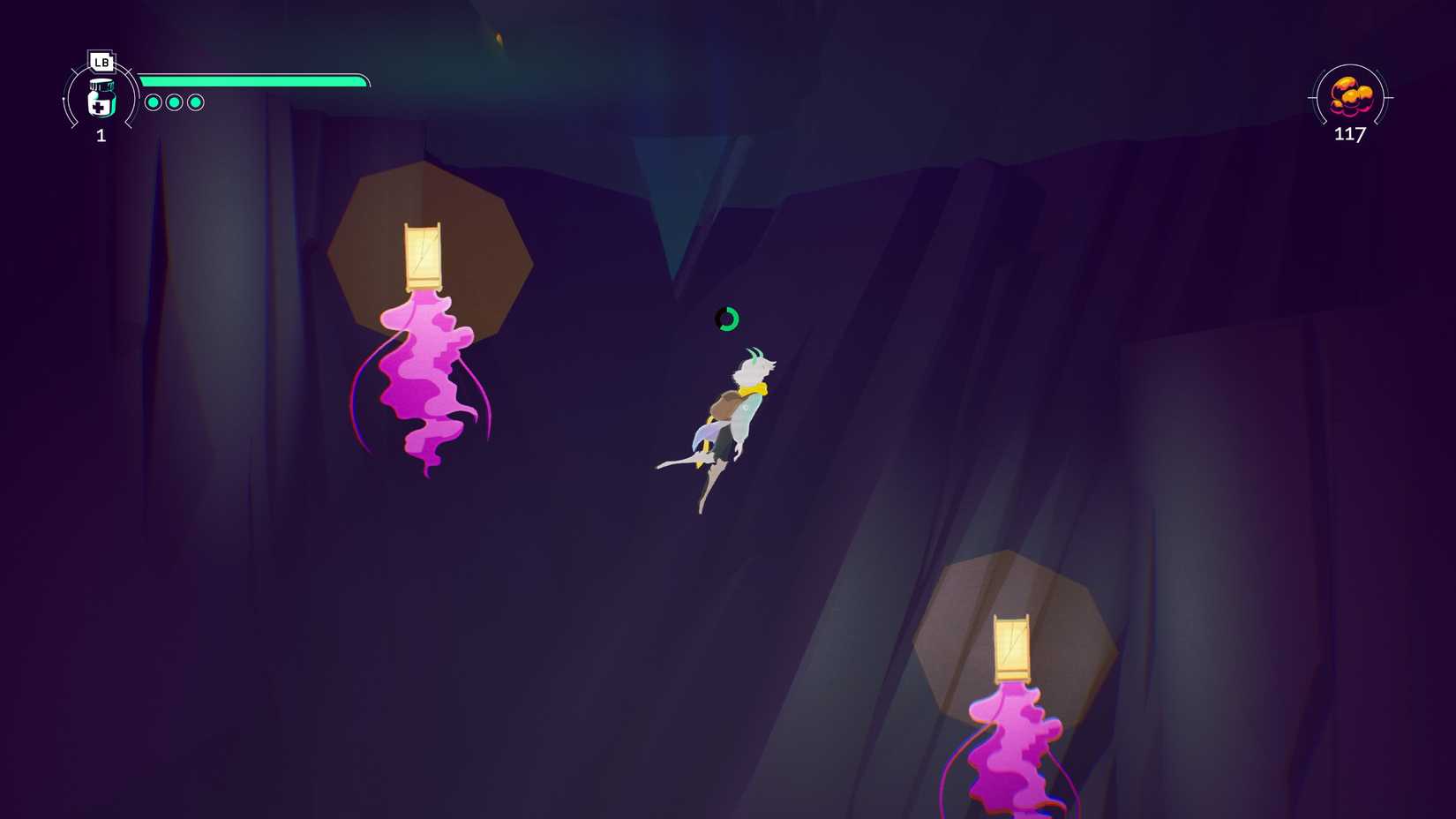Select the LB button prompt badge
Screen dimensions: 1456x819
[x=101, y=63]
